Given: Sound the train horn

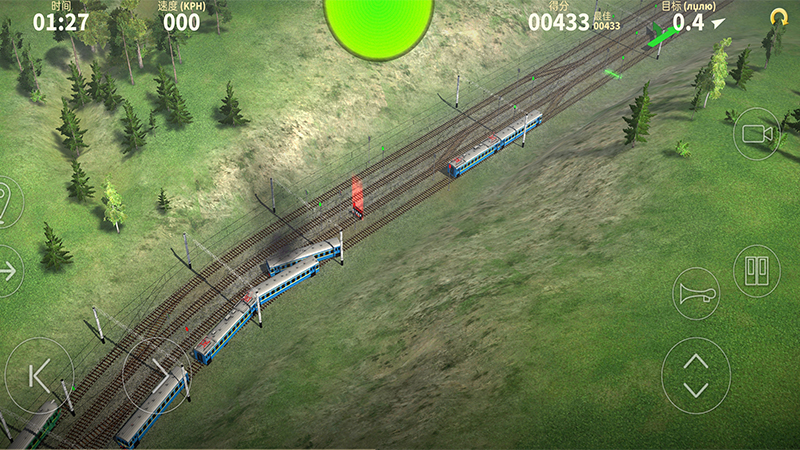Looking at the screenshot, I should click(x=696, y=294).
